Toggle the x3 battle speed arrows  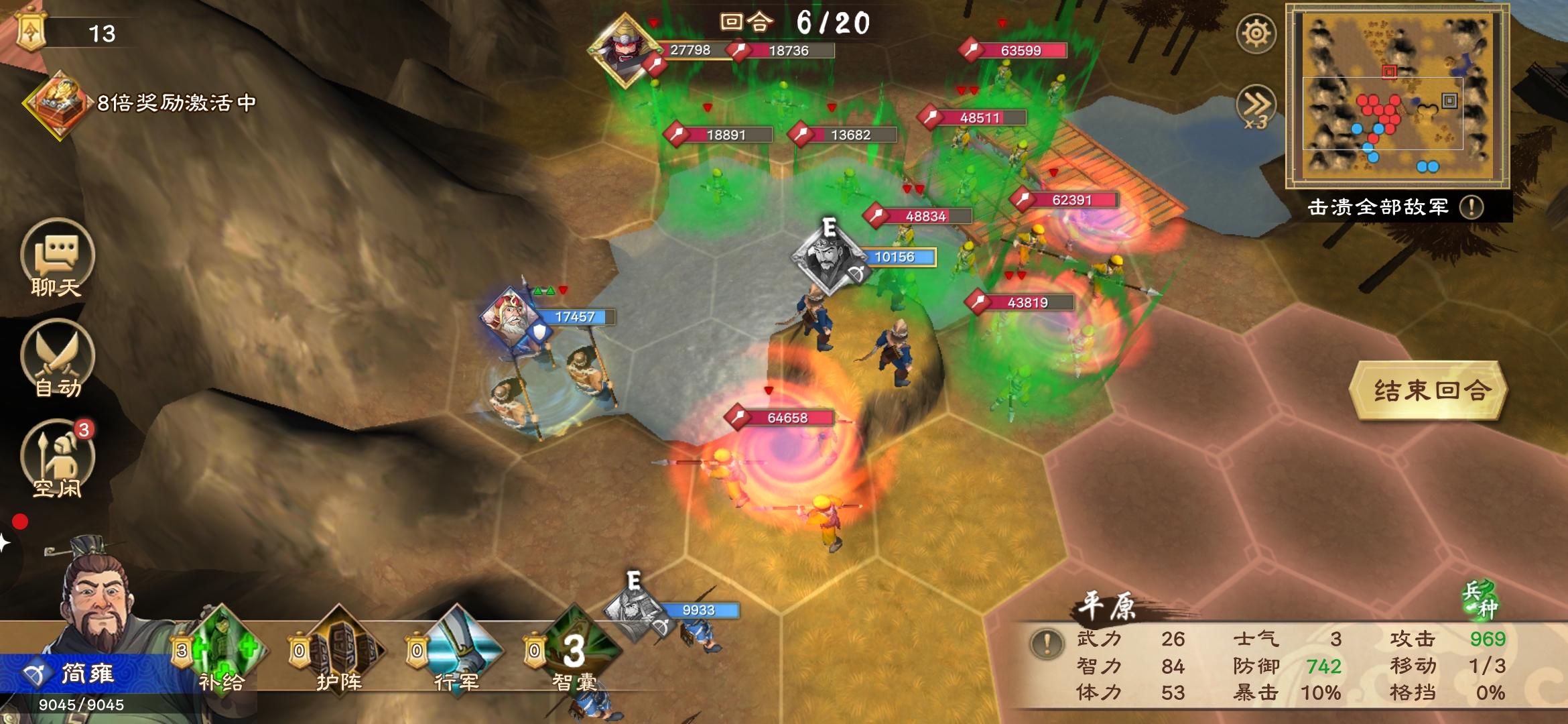point(1256,107)
